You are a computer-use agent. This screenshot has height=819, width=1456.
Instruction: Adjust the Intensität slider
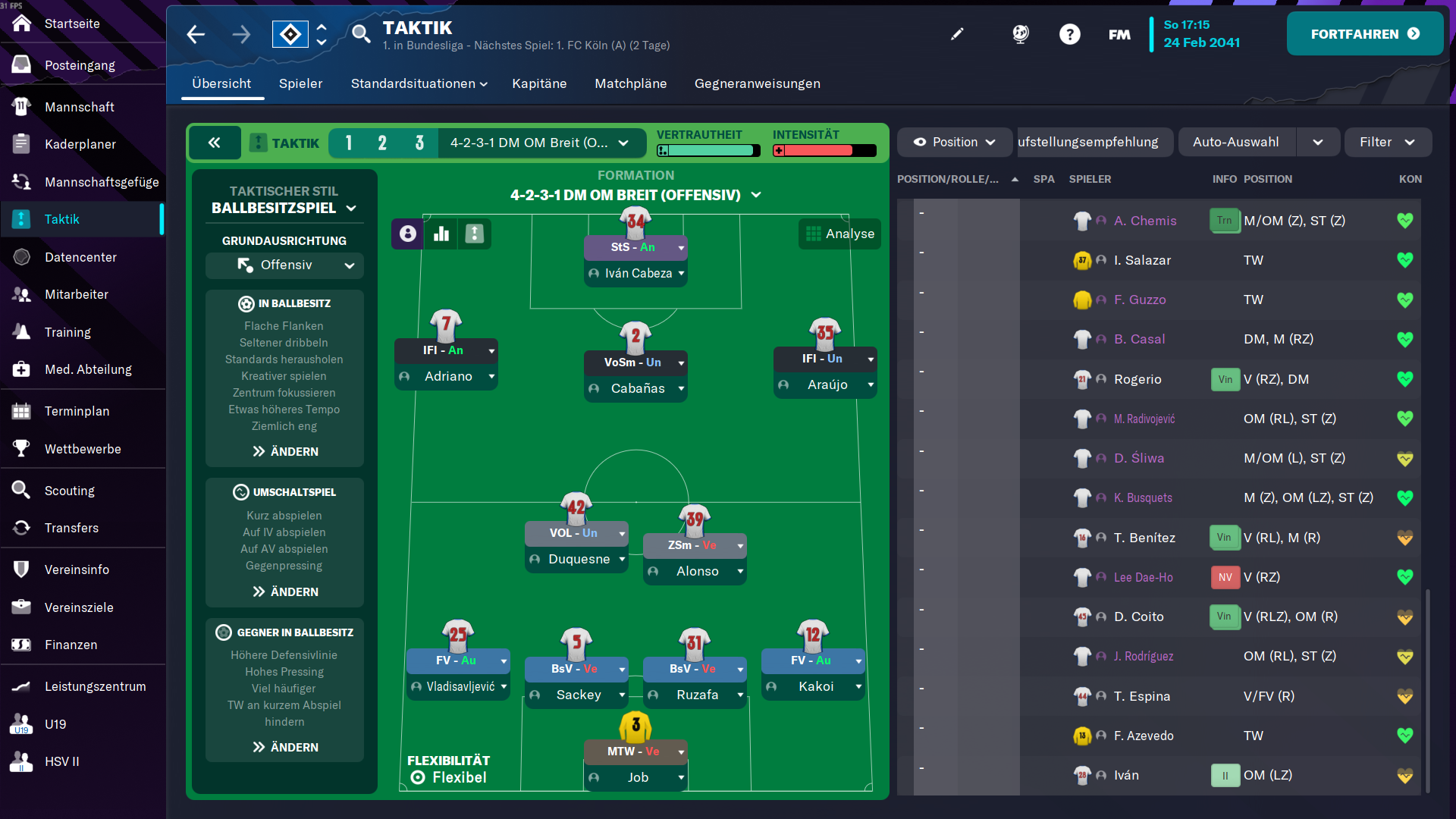pos(824,150)
